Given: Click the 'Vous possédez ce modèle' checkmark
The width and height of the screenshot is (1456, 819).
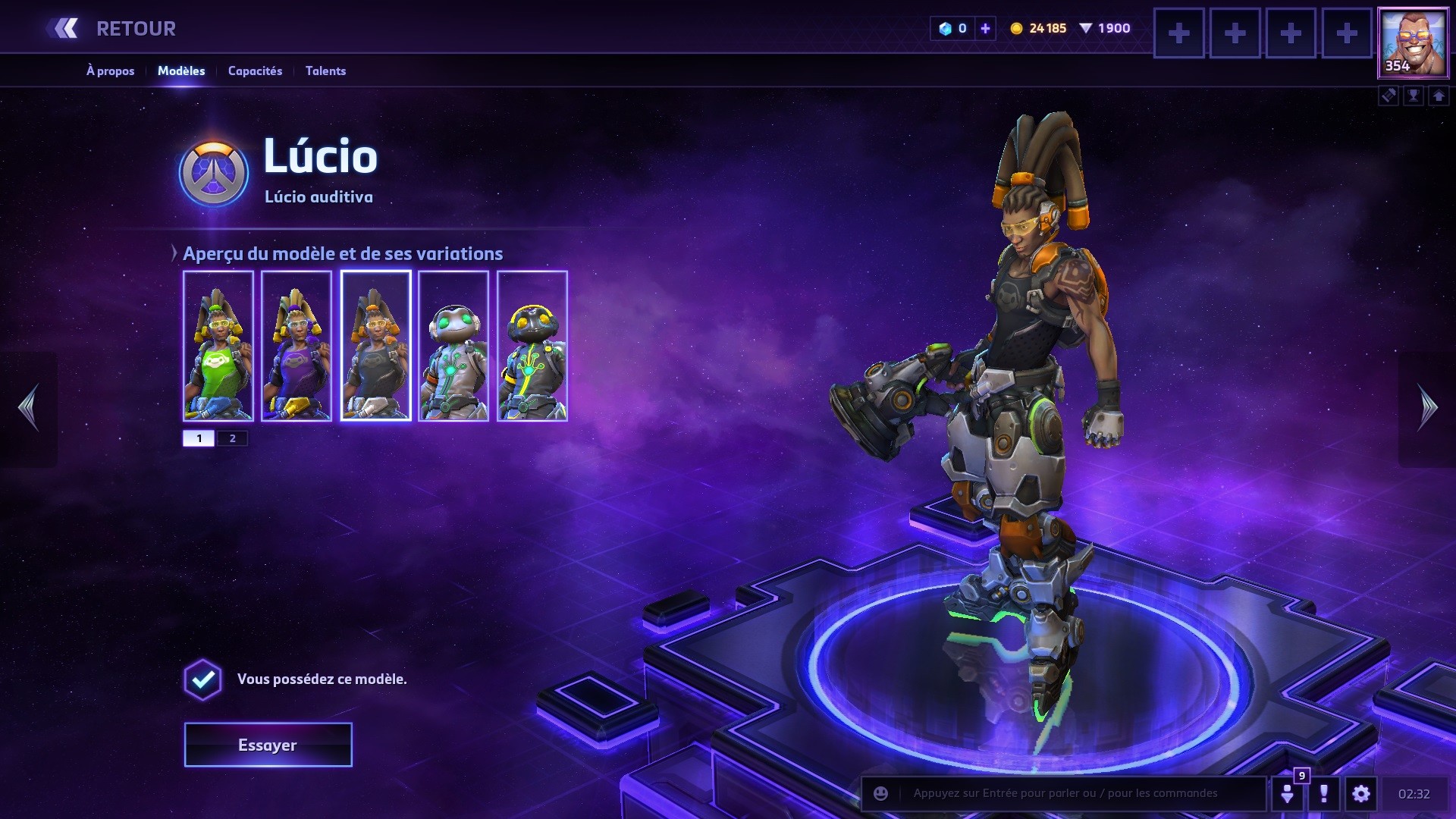Looking at the screenshot, I should [x=202, y=680].
